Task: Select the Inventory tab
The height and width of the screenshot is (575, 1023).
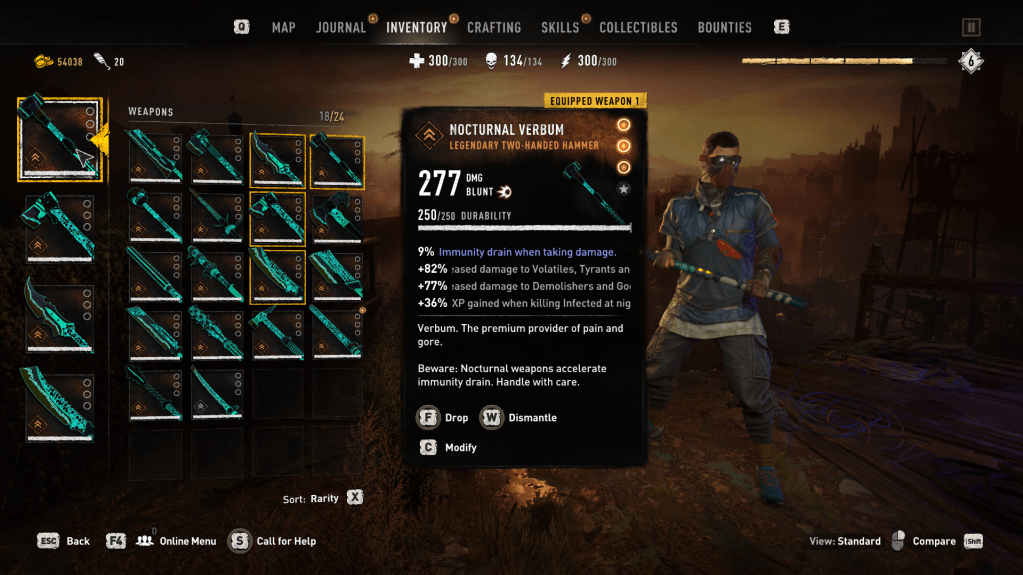Action: 416,27
